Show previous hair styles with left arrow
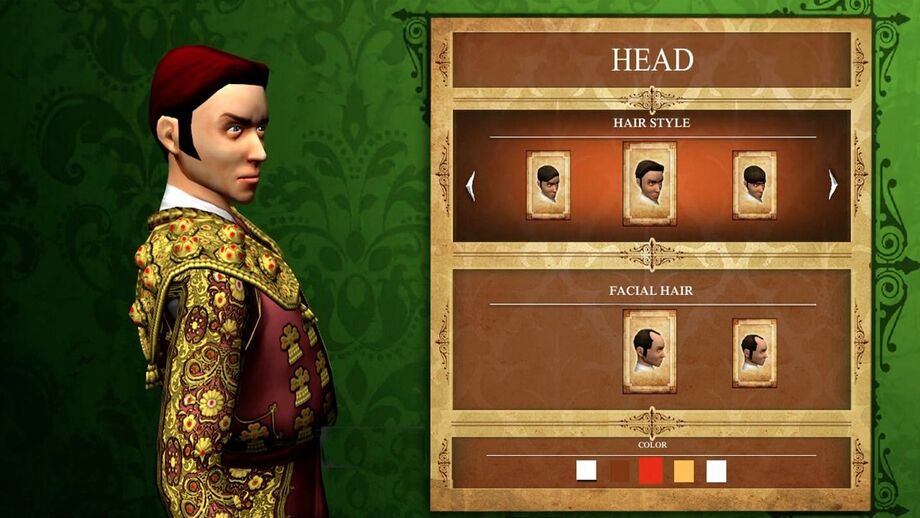This screenshot has height=518, width=920. (470, 185)
